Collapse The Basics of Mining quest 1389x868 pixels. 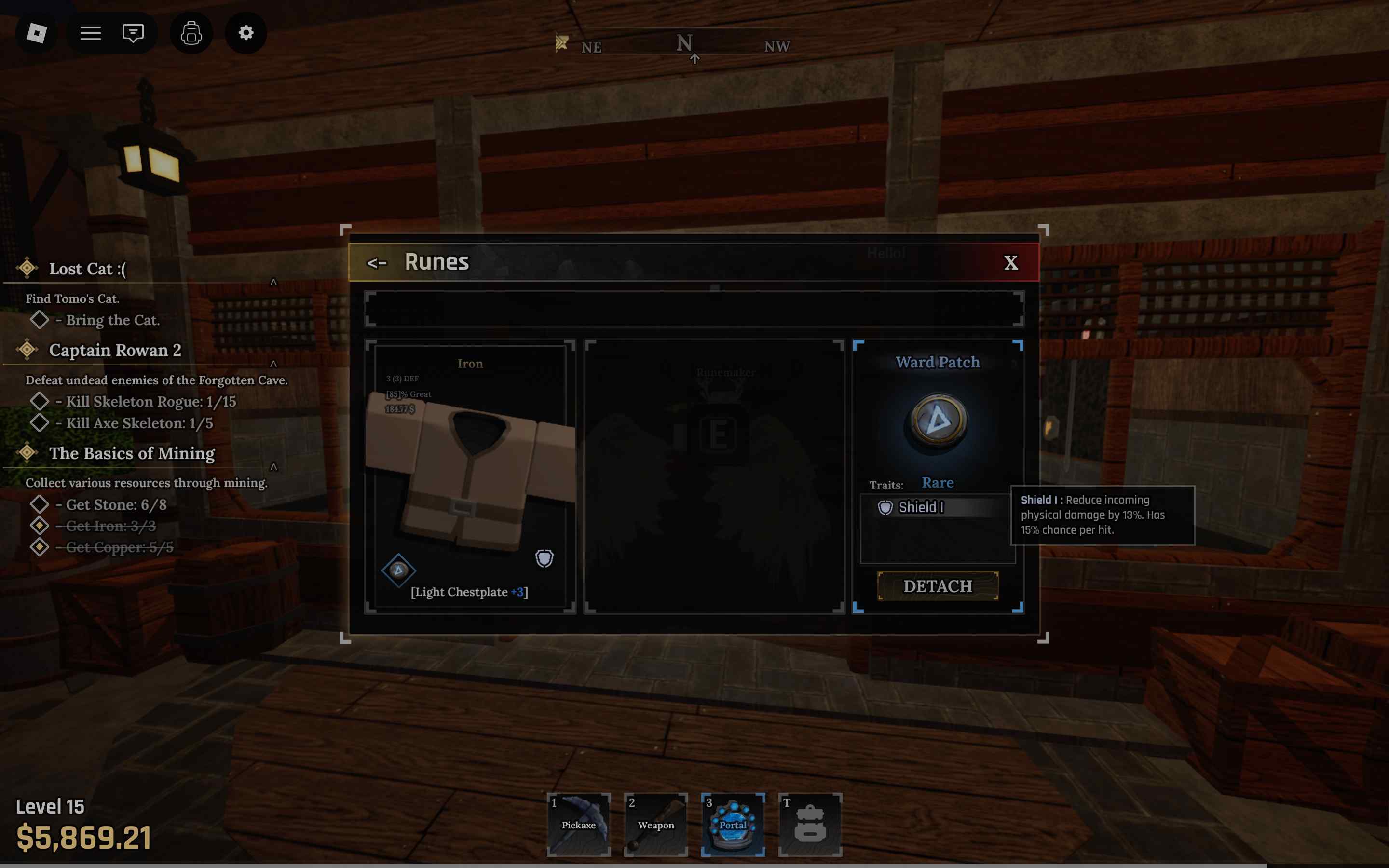(x=273, y=467)
